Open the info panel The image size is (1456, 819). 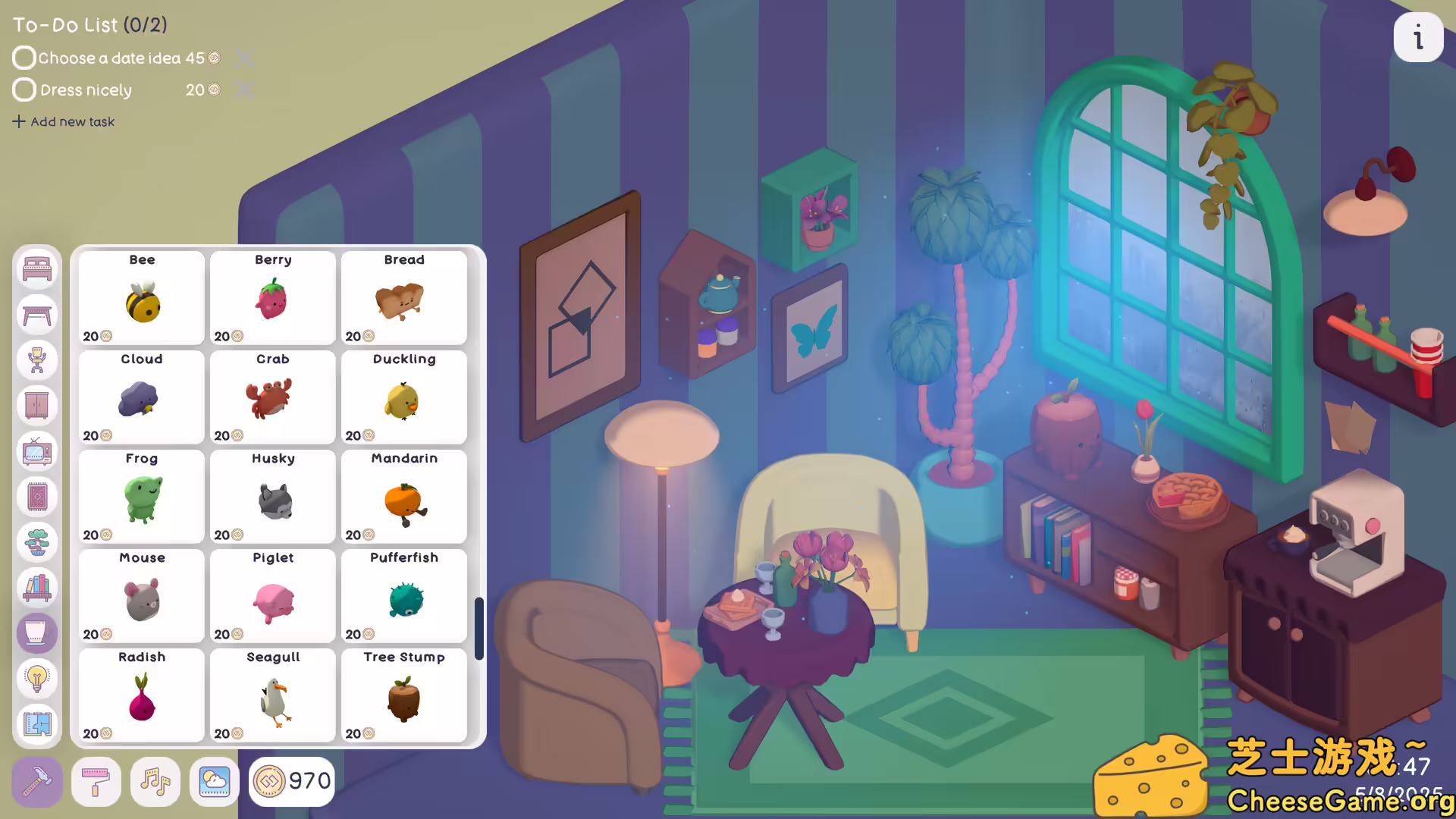click(1419, 36)
